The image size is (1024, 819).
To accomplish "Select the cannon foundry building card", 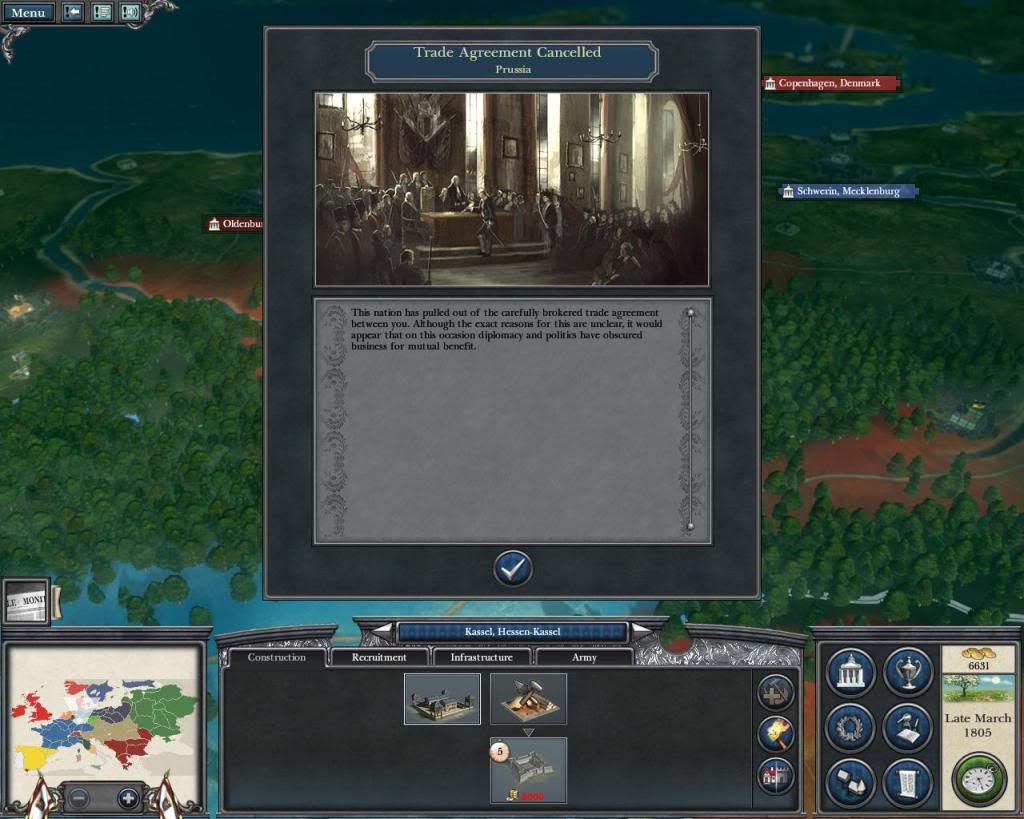I will pyautogui.click(x=528, y=698).
